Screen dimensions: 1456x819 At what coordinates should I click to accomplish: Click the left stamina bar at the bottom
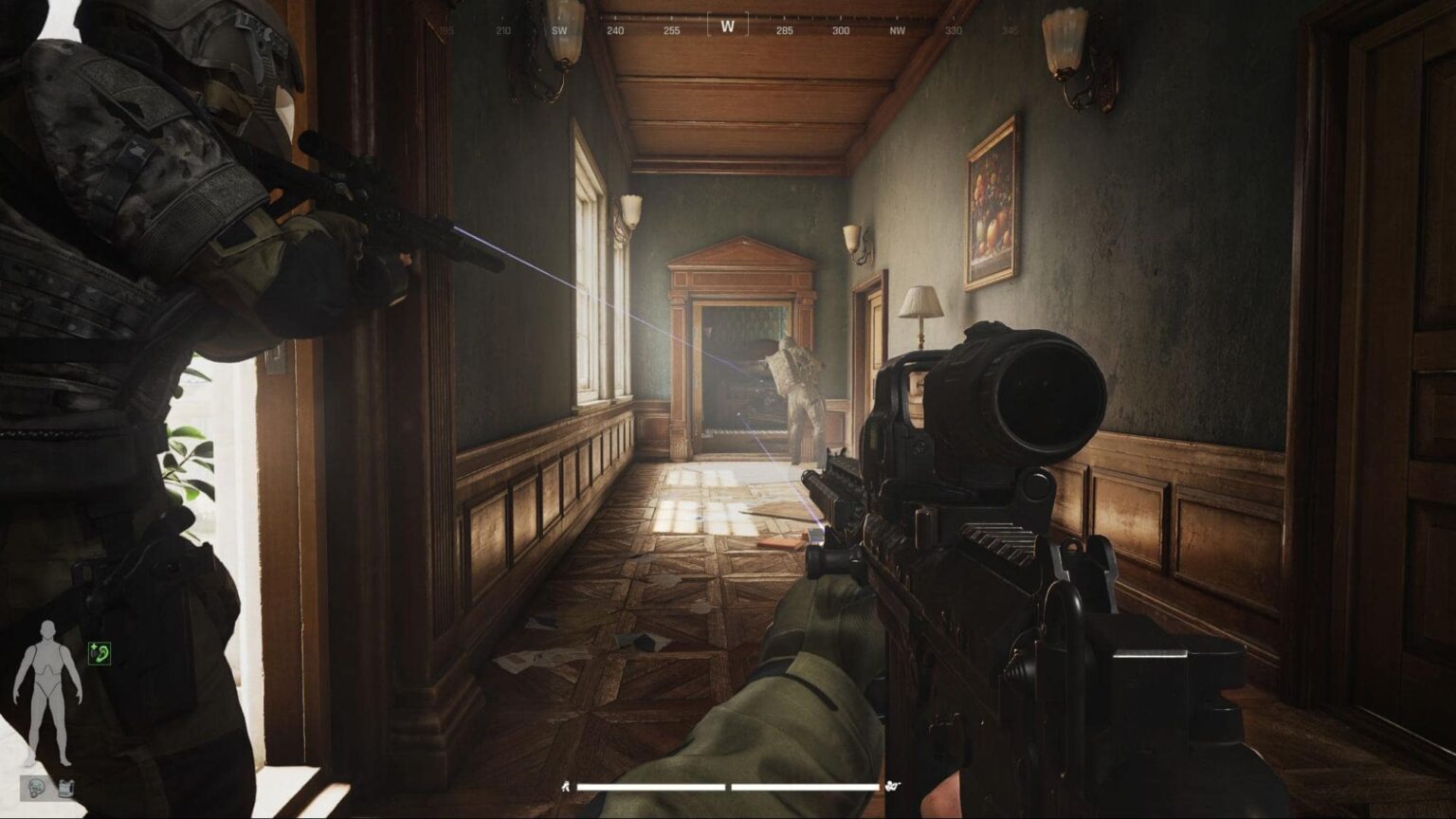[651, 786]
